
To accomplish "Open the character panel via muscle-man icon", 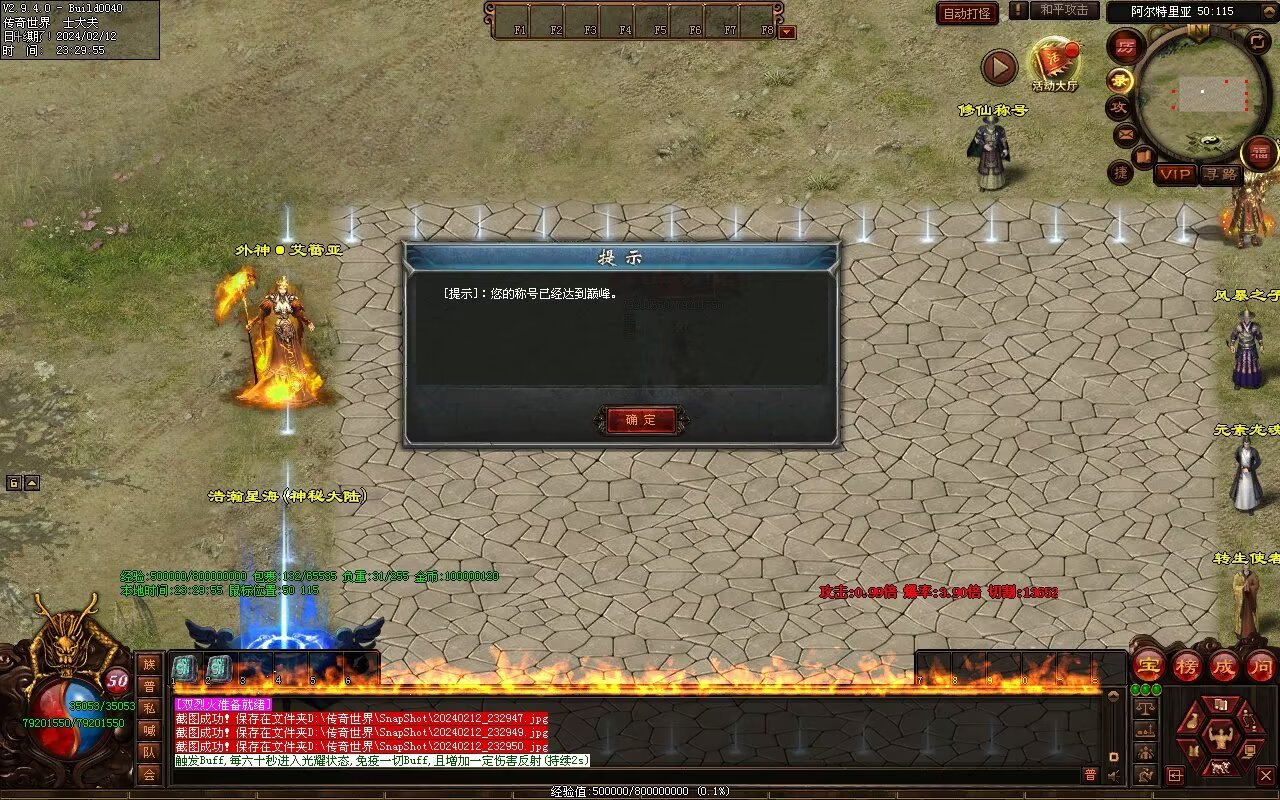I will click(x=1220, y=738).
